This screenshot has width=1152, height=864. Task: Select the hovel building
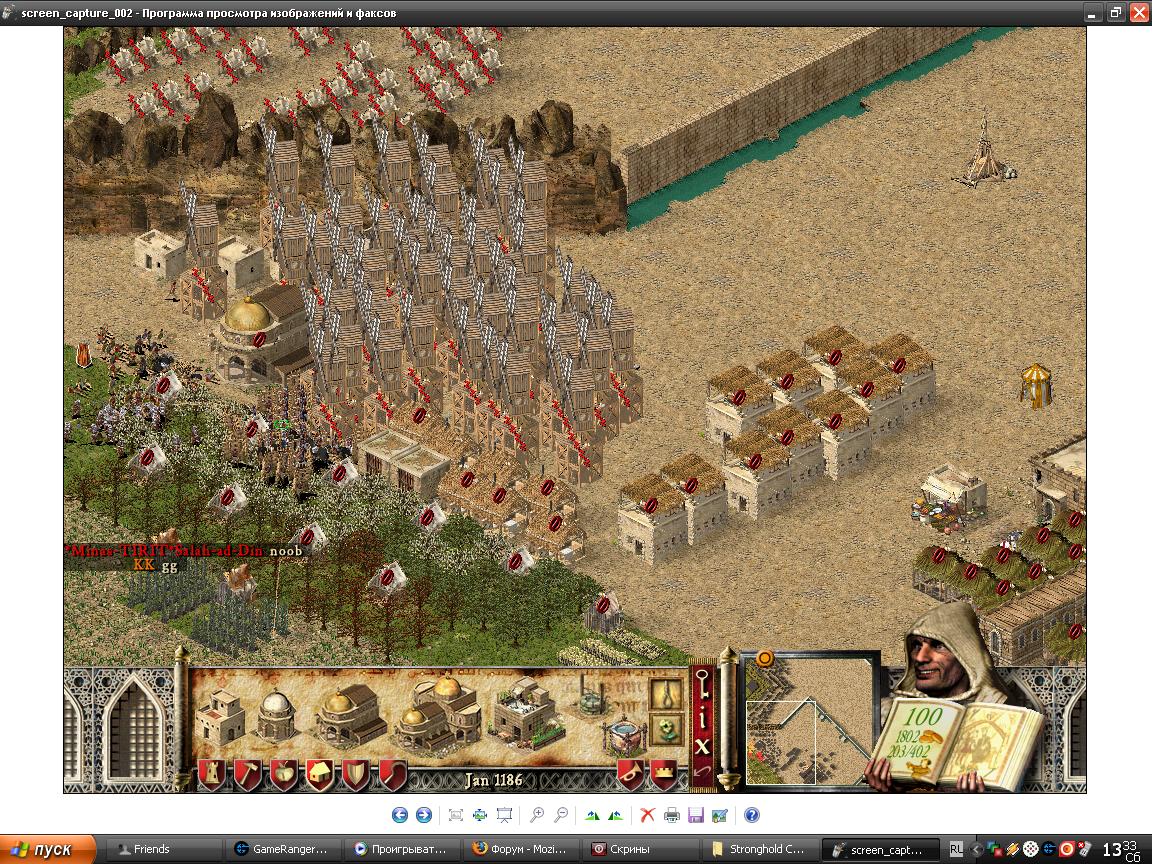click(220, 714)
